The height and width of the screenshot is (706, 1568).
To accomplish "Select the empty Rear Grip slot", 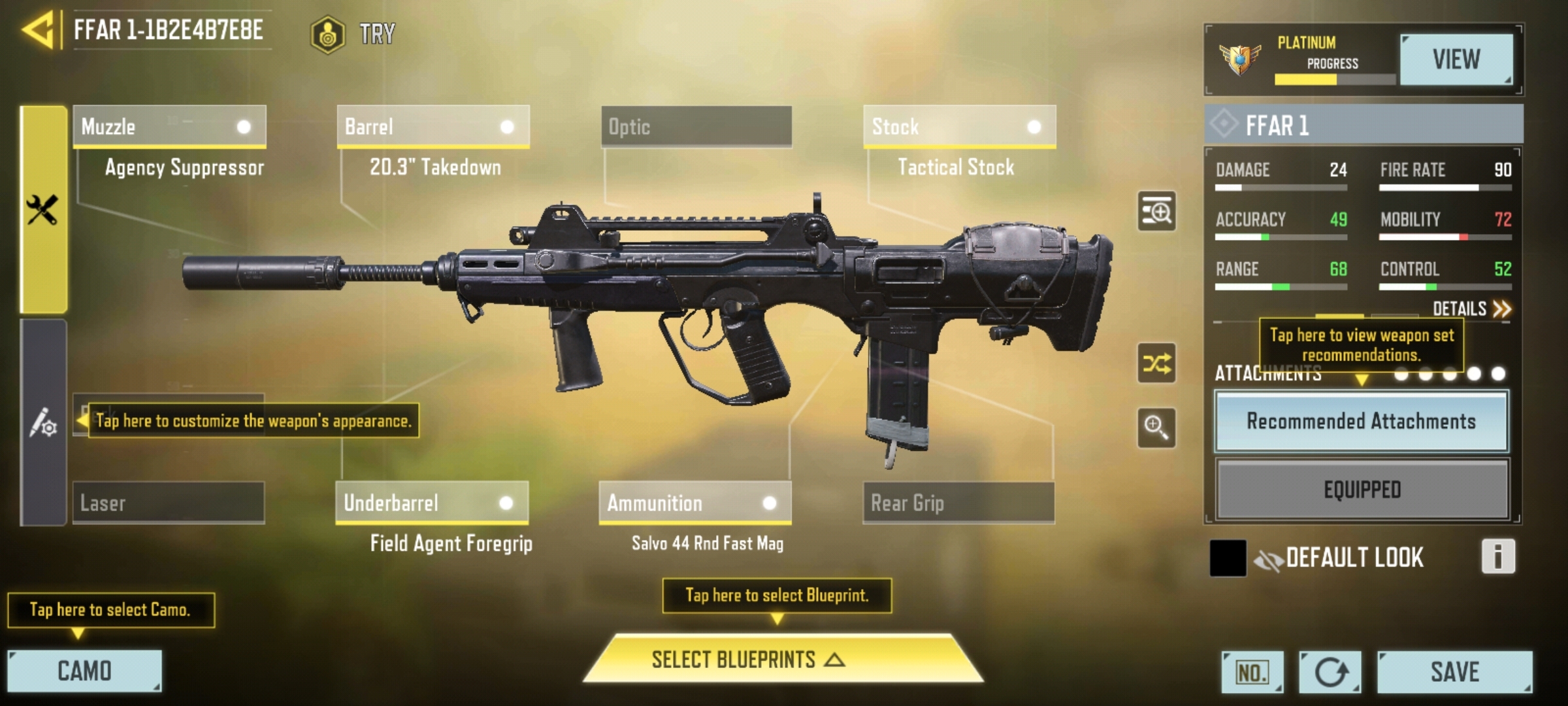I will click(x=958, y=503).
